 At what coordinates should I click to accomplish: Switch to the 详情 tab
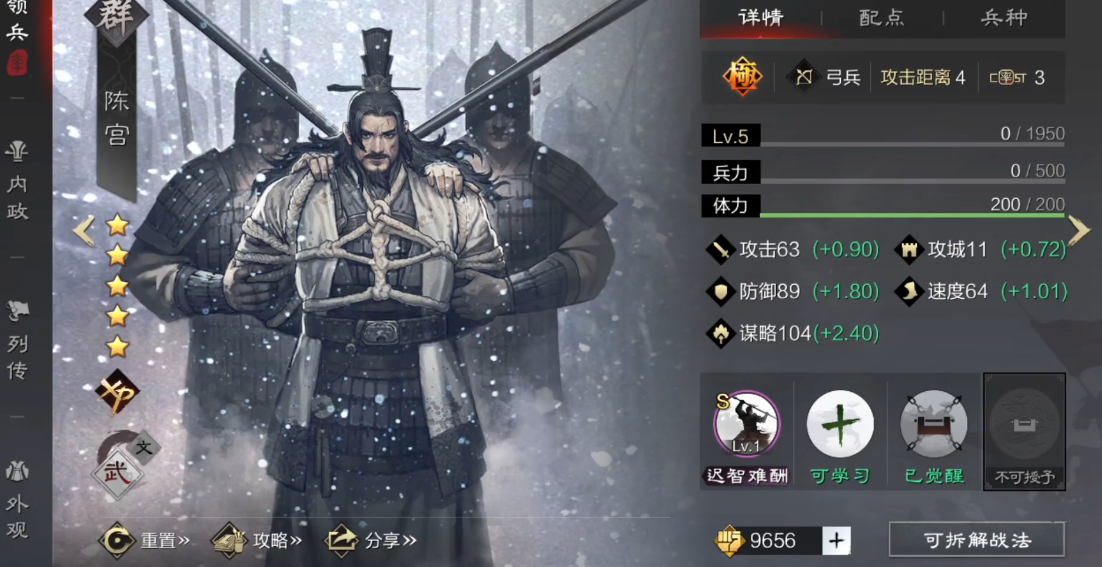pos(760,18)
